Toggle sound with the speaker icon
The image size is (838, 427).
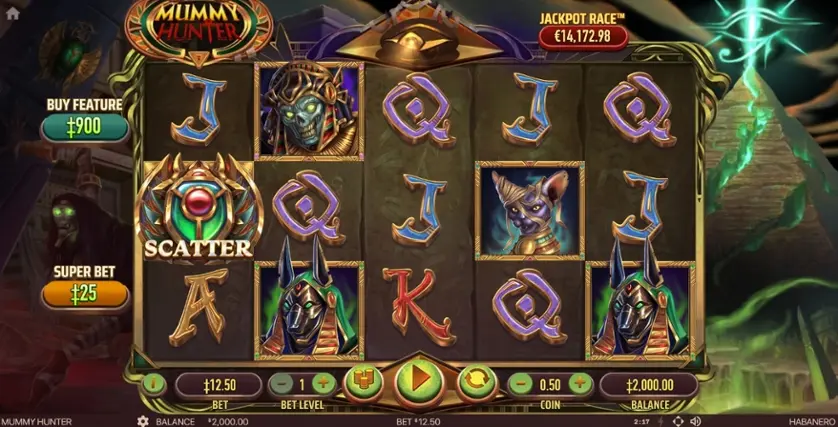pos(694,422)
